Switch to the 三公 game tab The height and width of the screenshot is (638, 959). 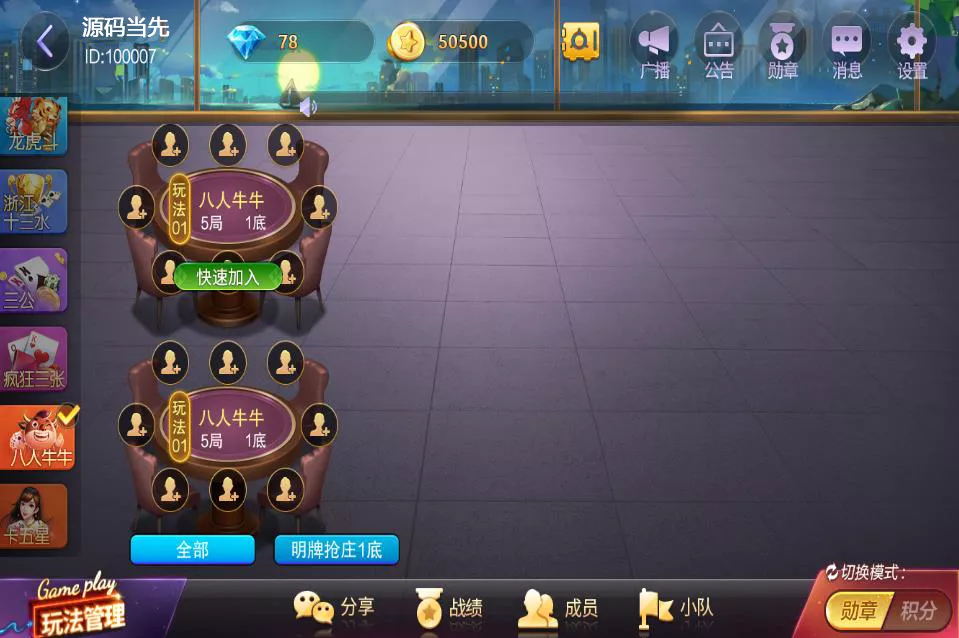(34, 280)
